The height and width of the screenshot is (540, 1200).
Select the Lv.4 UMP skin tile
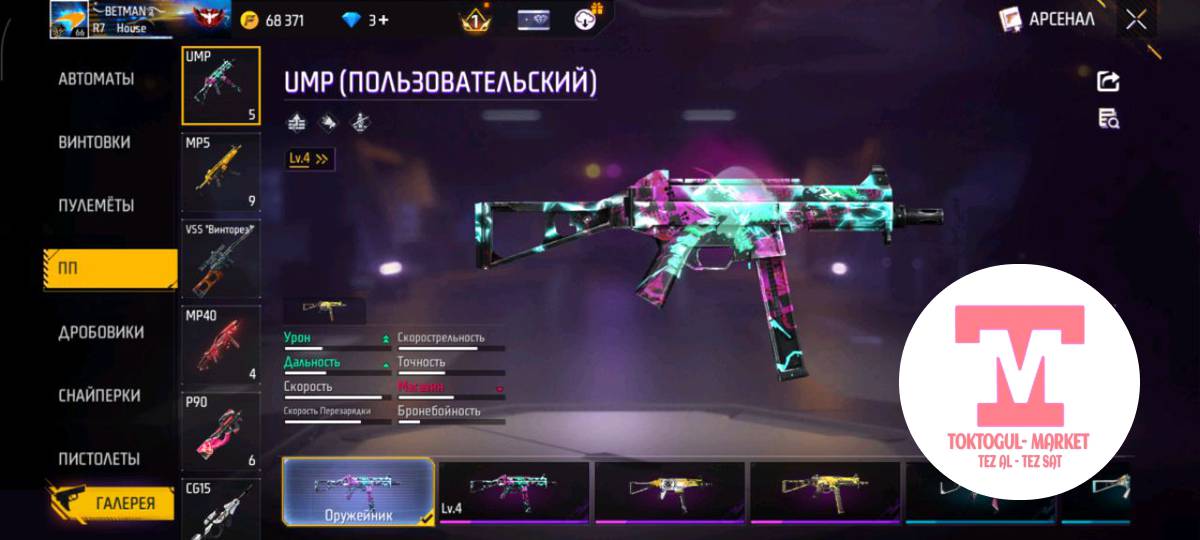click(514, 492)
